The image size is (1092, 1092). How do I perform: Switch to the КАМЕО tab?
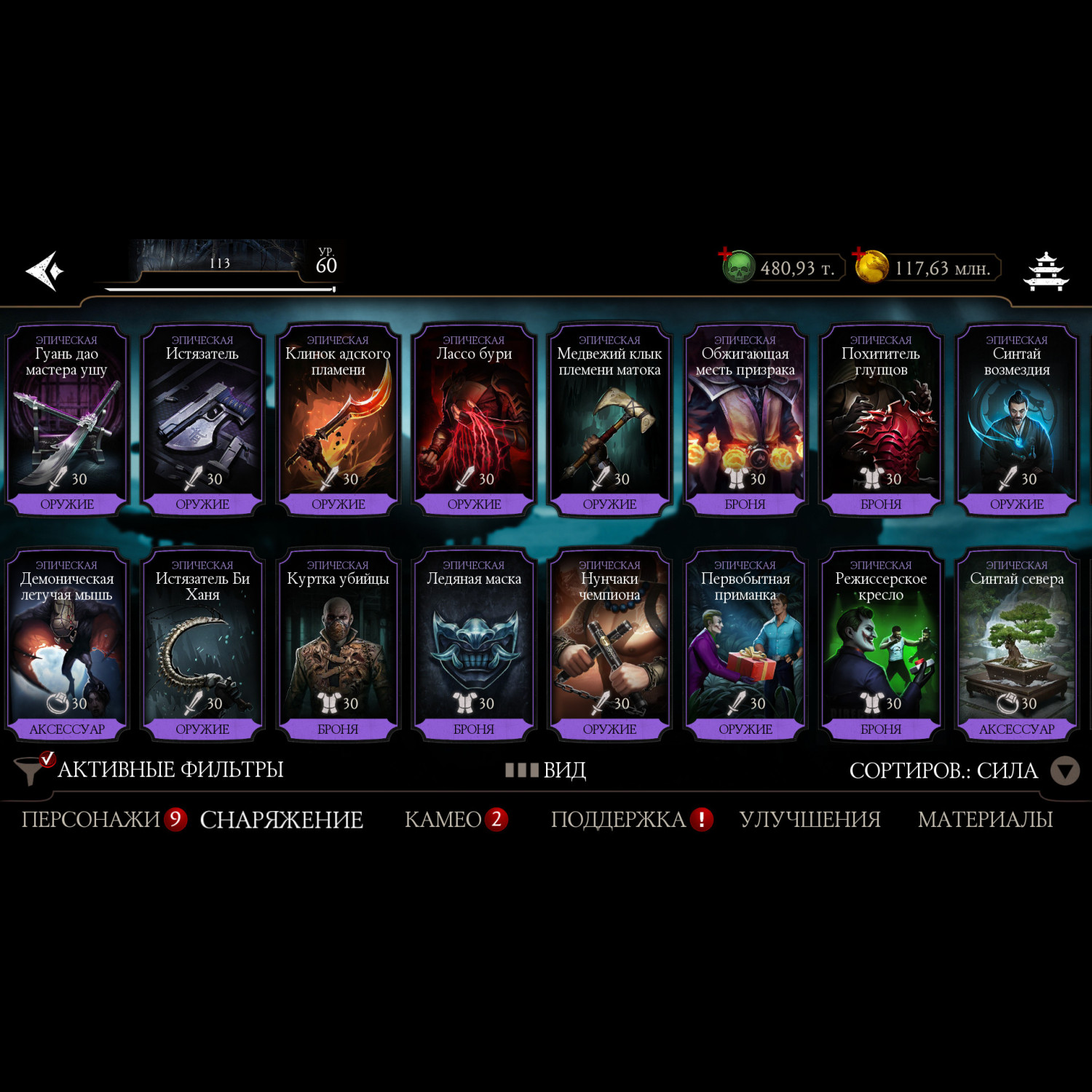[443, 820]
